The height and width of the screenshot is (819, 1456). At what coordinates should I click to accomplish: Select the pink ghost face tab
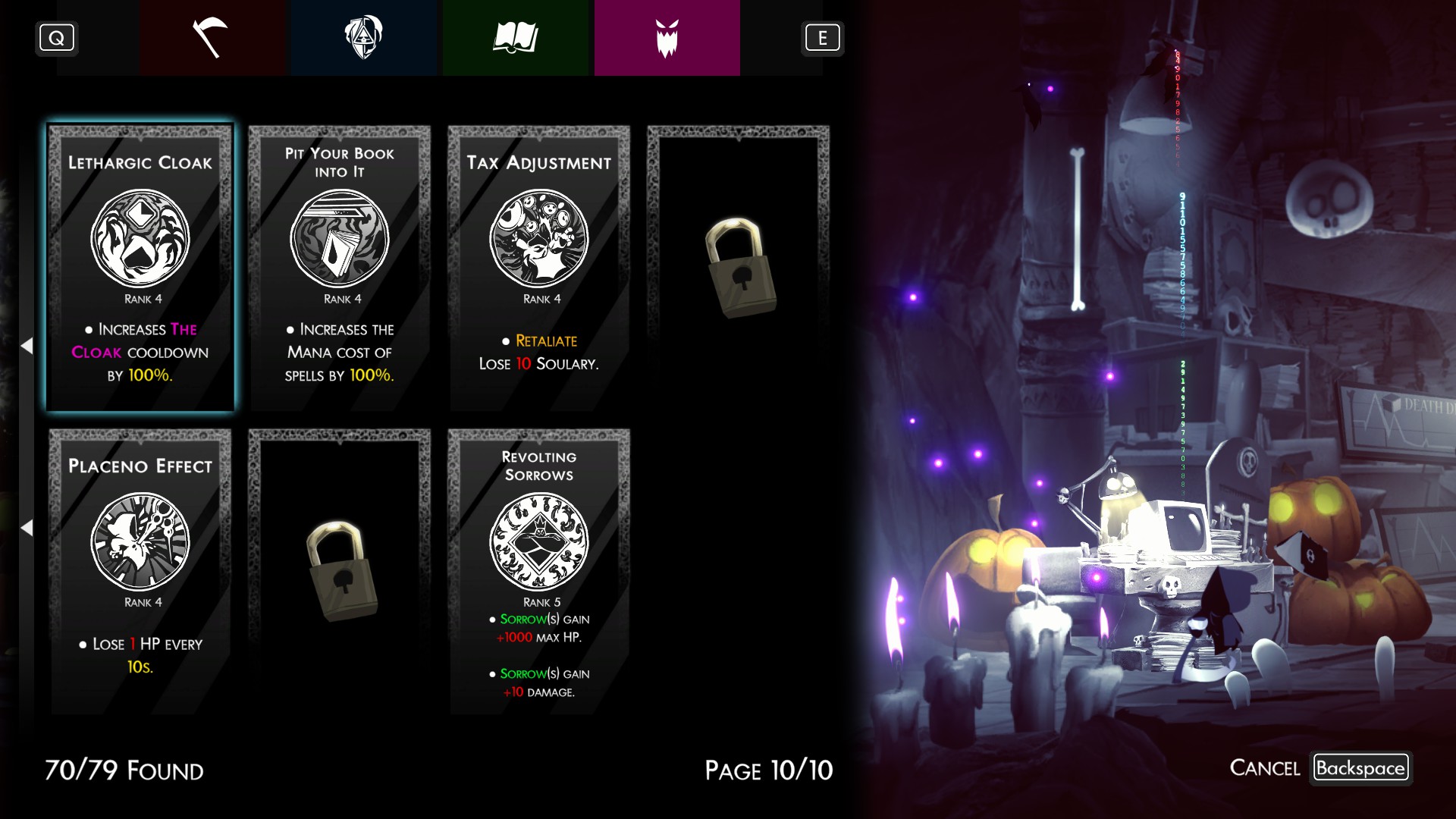point(667,38)
